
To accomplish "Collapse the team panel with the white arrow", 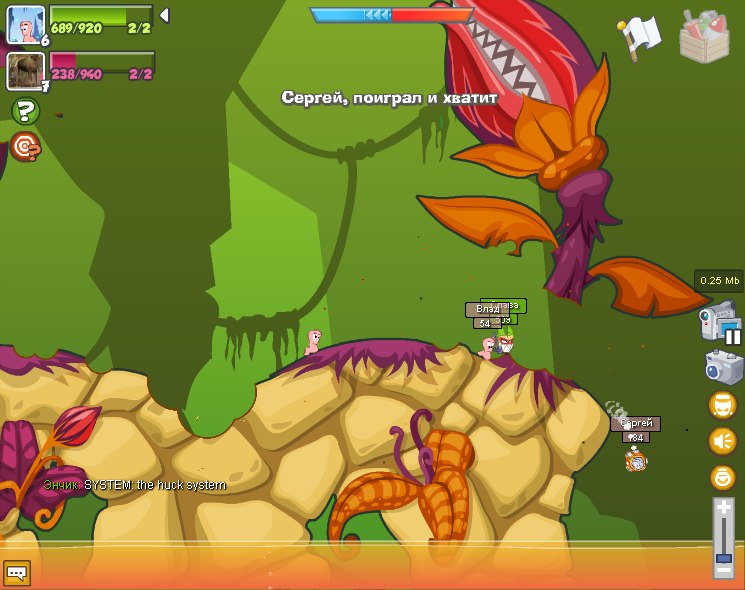I will point(164,15).
